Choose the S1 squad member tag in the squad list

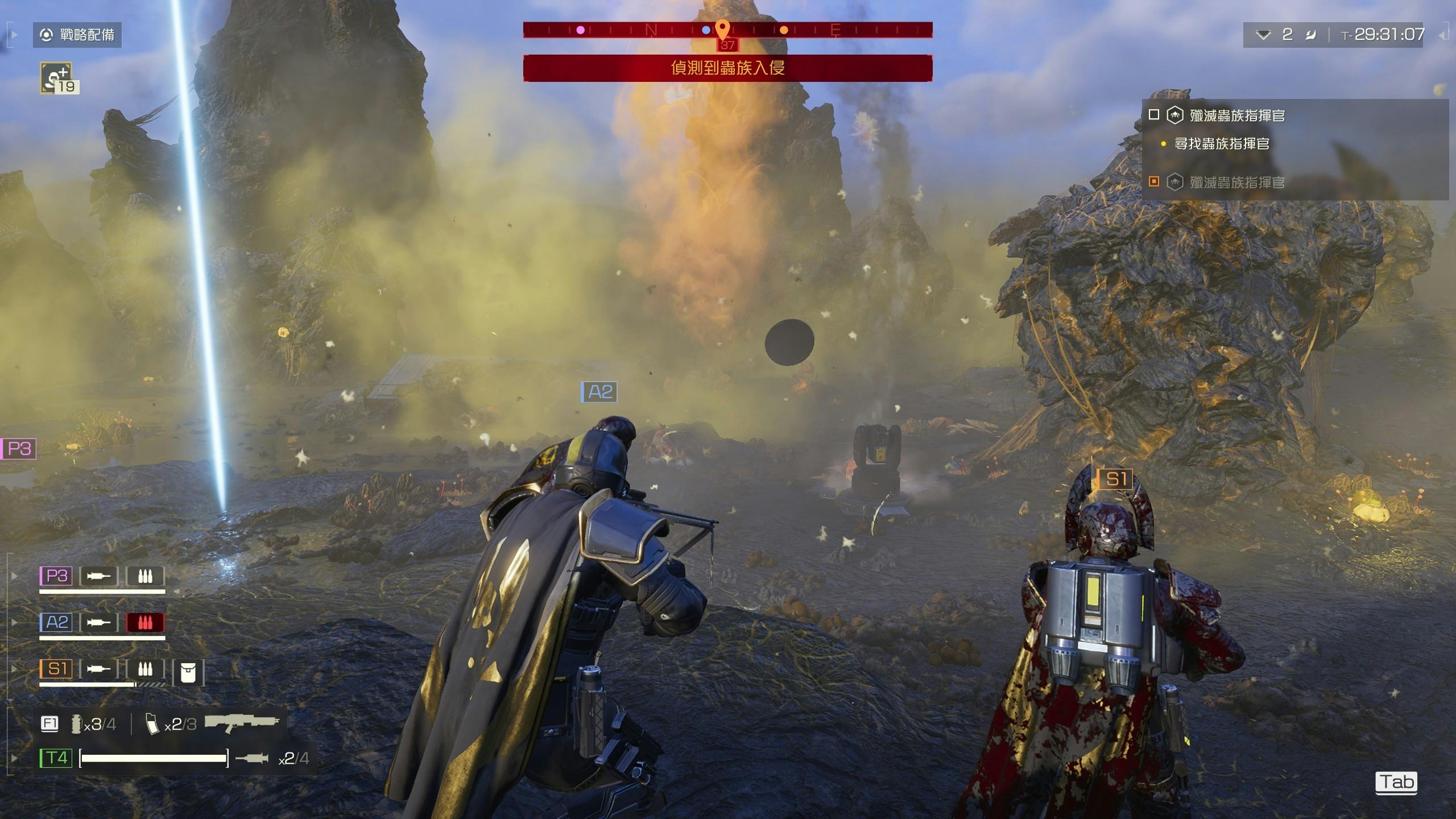[x=56, y=668]
